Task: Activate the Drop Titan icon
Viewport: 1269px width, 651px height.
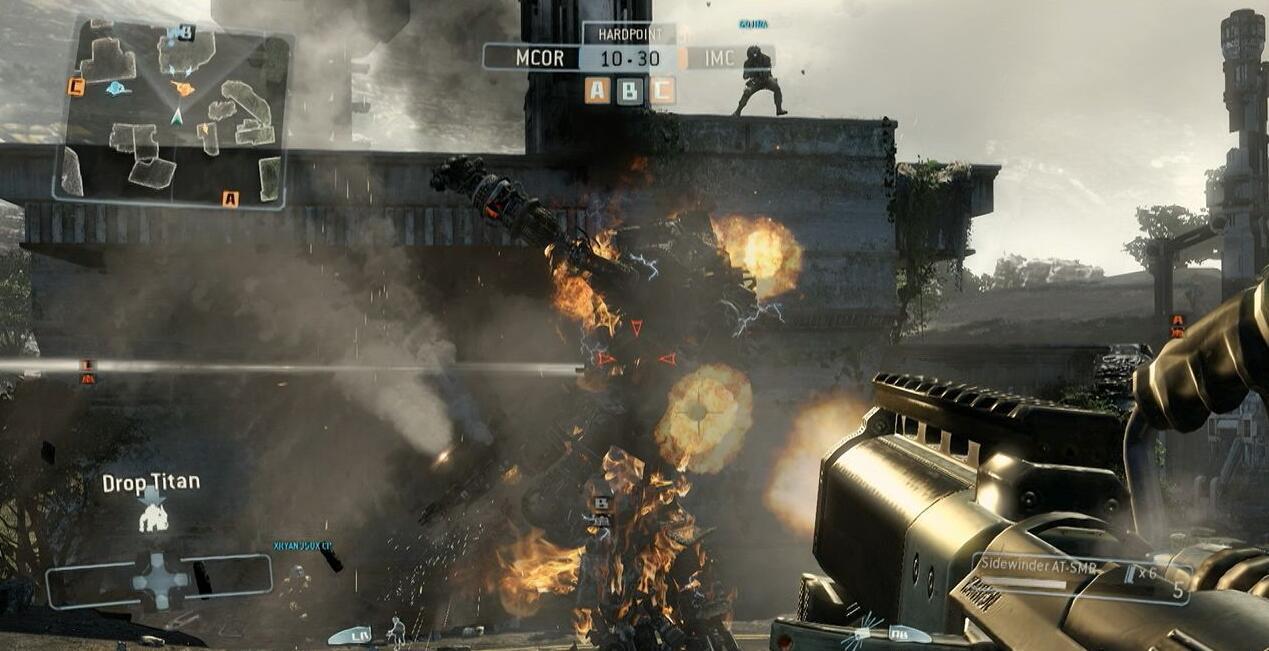Action: [153, 516]
